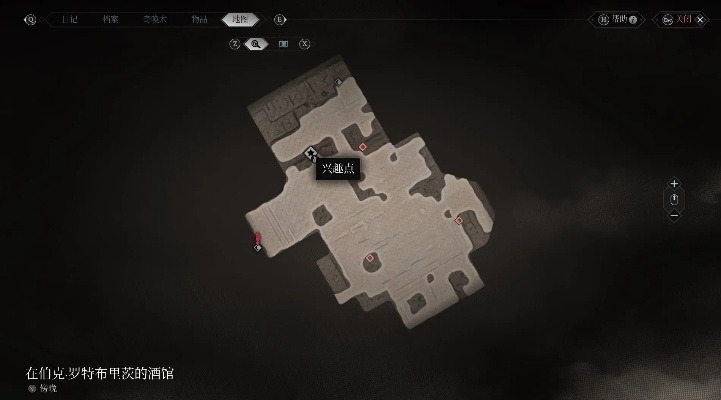Close the map with the 关闭 button
Image resolution: width=721 pixels, height=400 pixels.
pos(682,19)
